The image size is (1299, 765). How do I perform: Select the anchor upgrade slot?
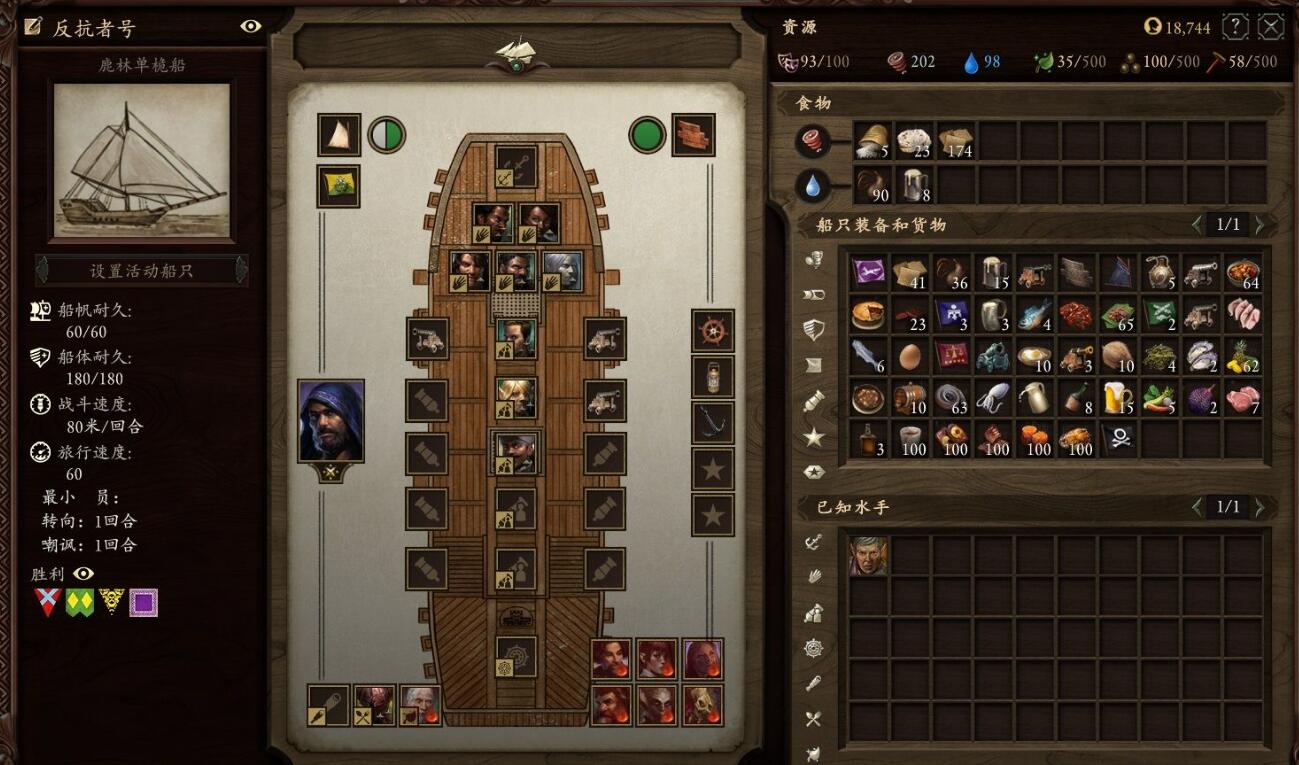point(712,423)
